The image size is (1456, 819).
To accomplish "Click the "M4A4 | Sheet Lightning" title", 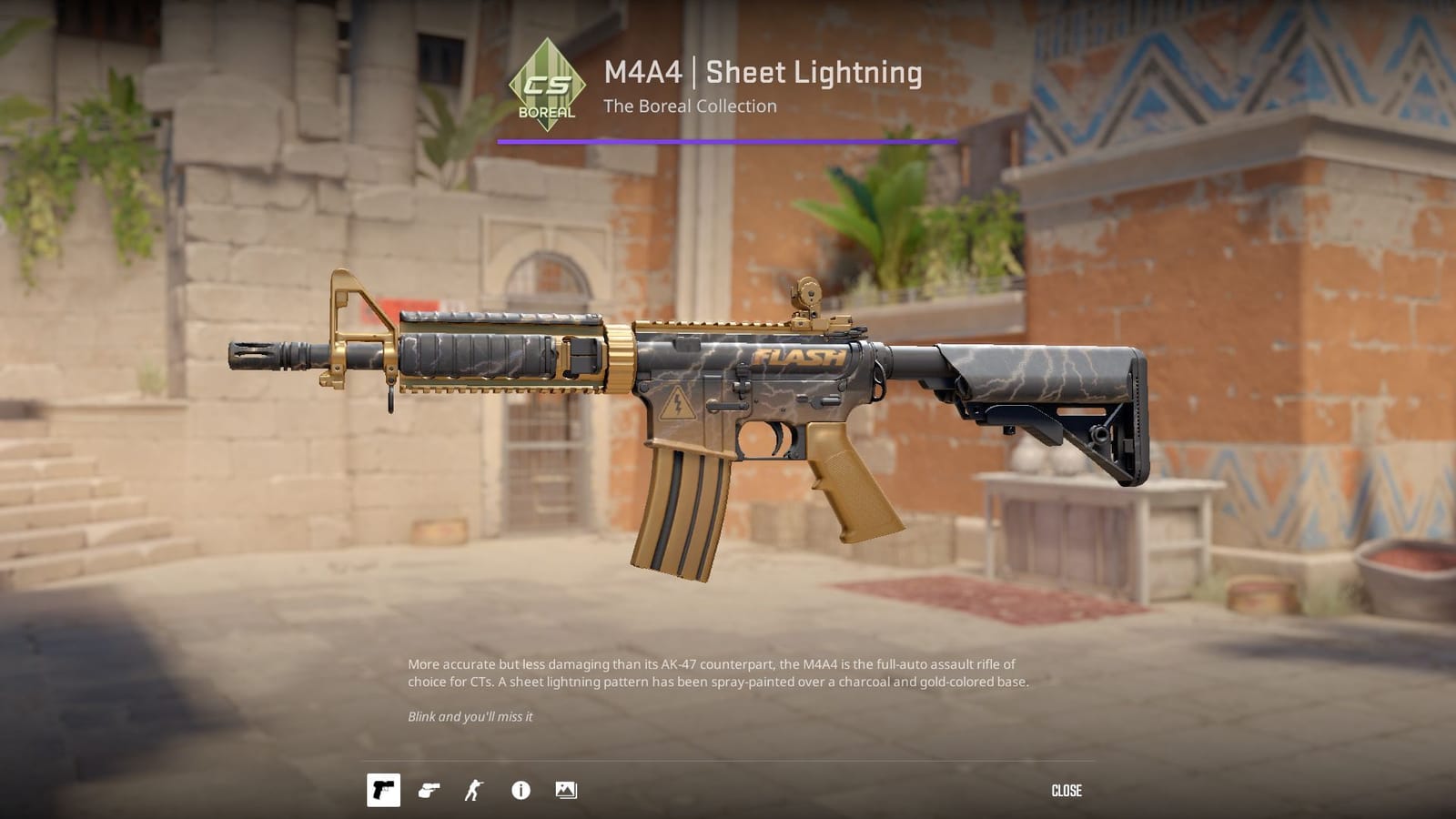I will 762,74.
